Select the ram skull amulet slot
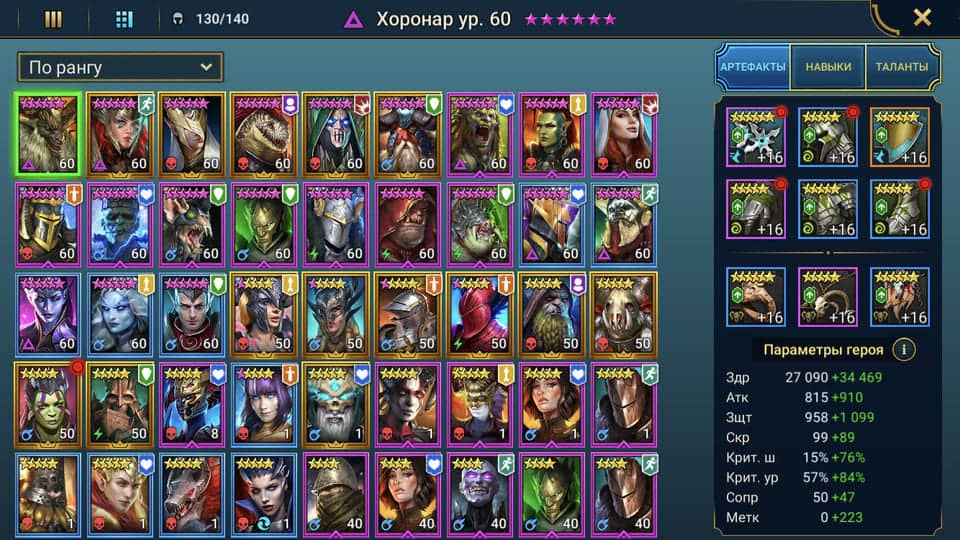Image resolution: width=960 pixels, height=540 pixels. coord(827,297)
